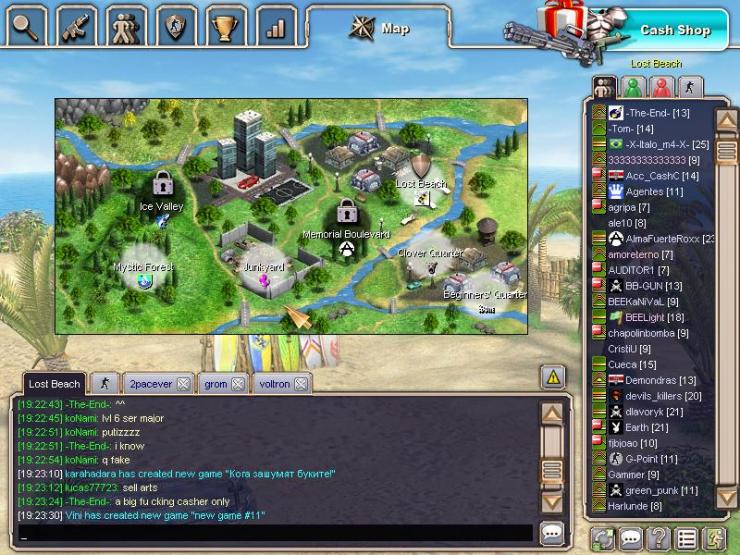Click the chat message input field

270,533
